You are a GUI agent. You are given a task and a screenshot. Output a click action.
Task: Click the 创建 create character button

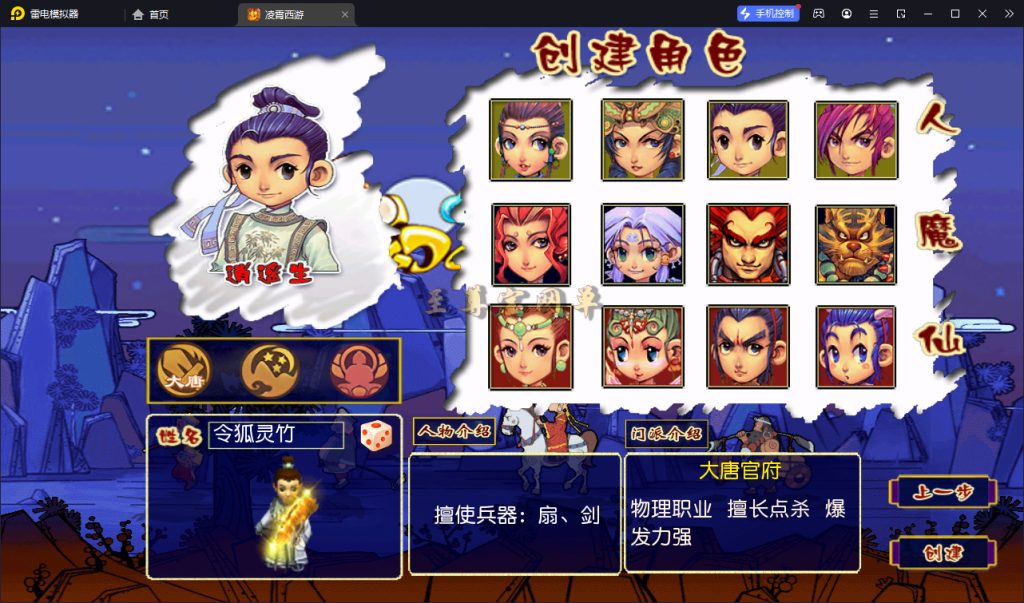click(943, 553)
